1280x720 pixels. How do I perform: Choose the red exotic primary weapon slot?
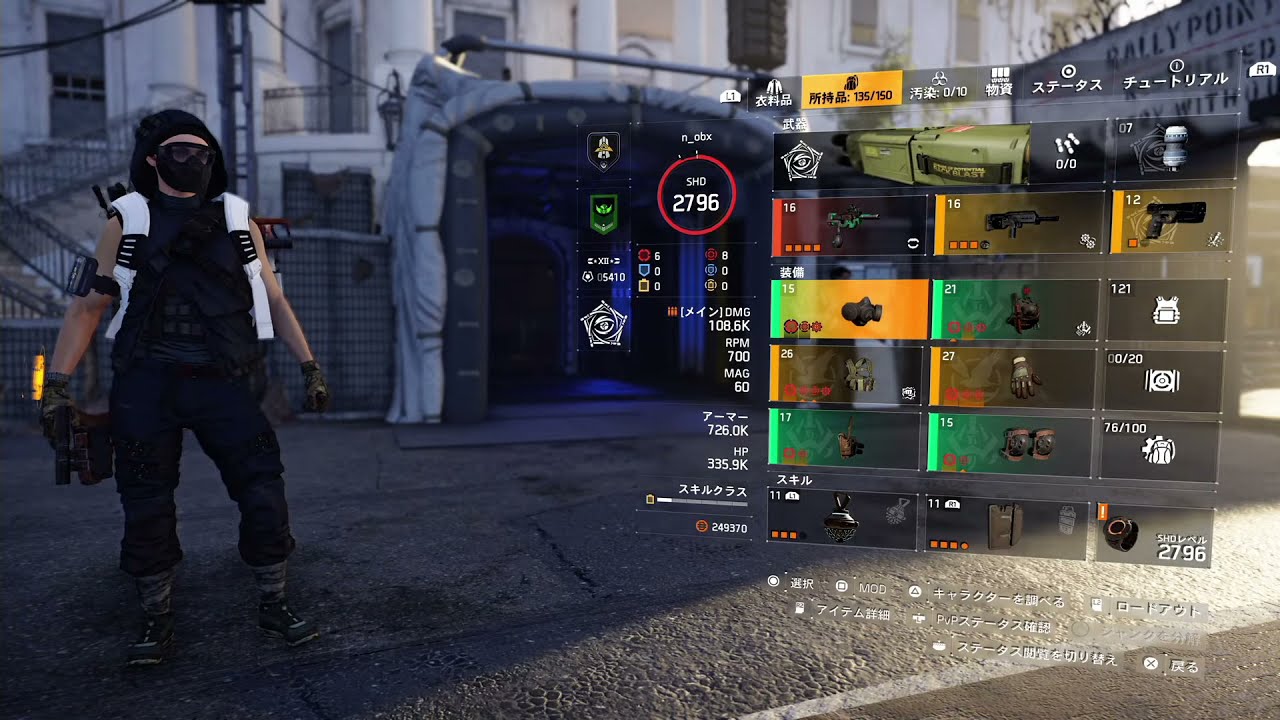tap(849, 225)
